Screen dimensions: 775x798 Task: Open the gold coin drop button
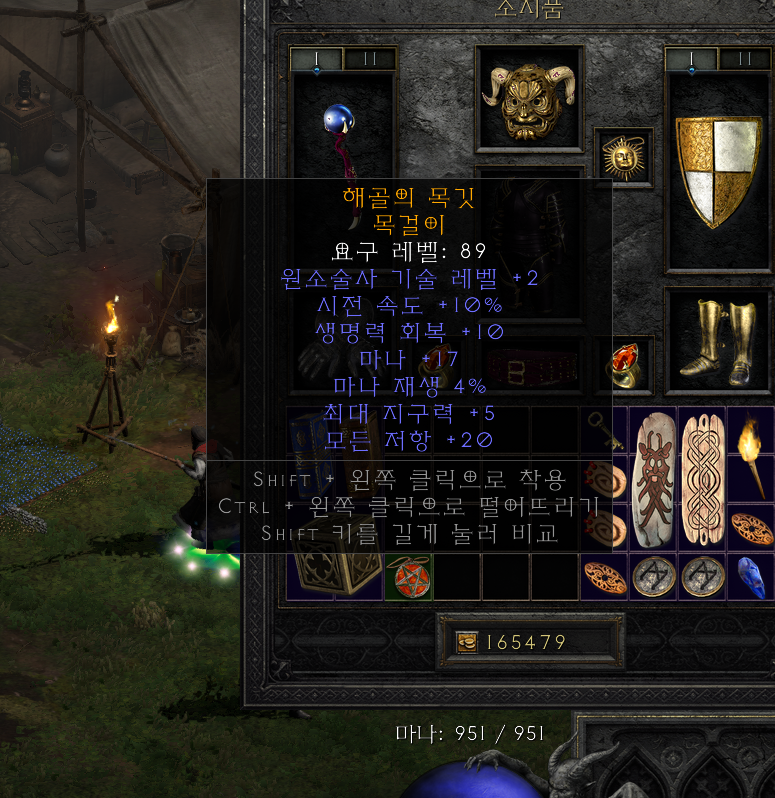(x=467, y=642)
